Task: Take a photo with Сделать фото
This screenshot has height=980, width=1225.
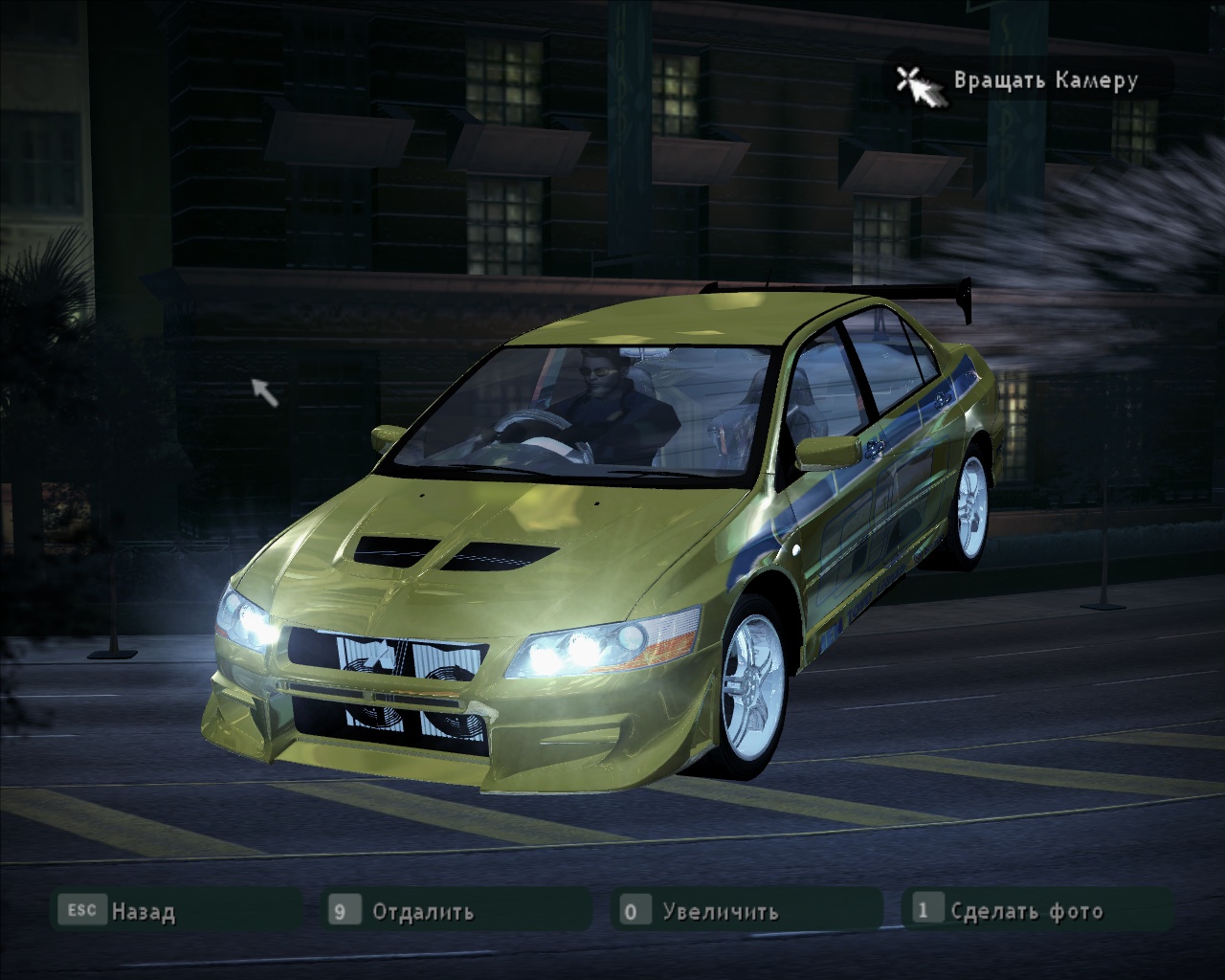Action: coord(1026,911)
